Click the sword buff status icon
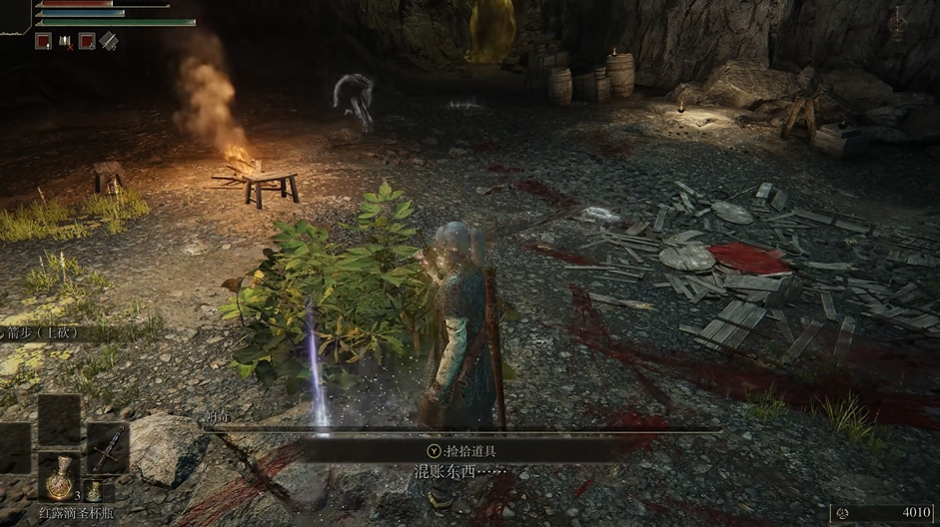Image resolution: width=940 pixels, height=527 pixels. (108, 41)
